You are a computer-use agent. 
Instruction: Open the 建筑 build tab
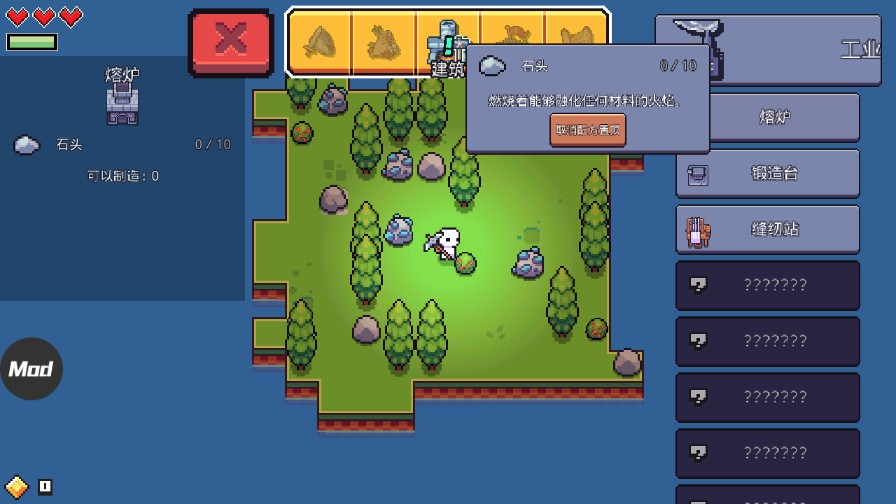point(447,44)
